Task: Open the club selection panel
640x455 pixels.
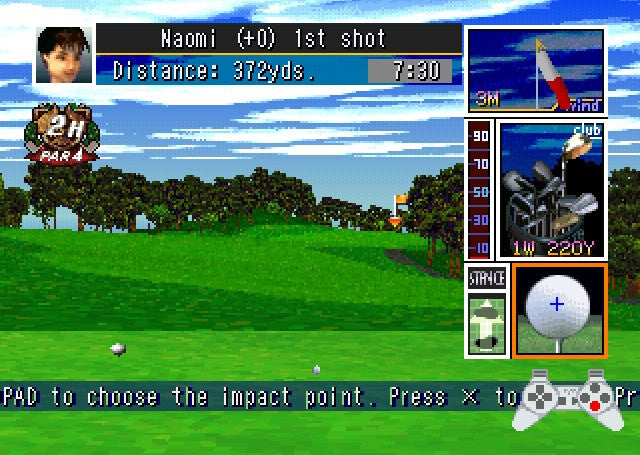Action: [x=551, y=190]
